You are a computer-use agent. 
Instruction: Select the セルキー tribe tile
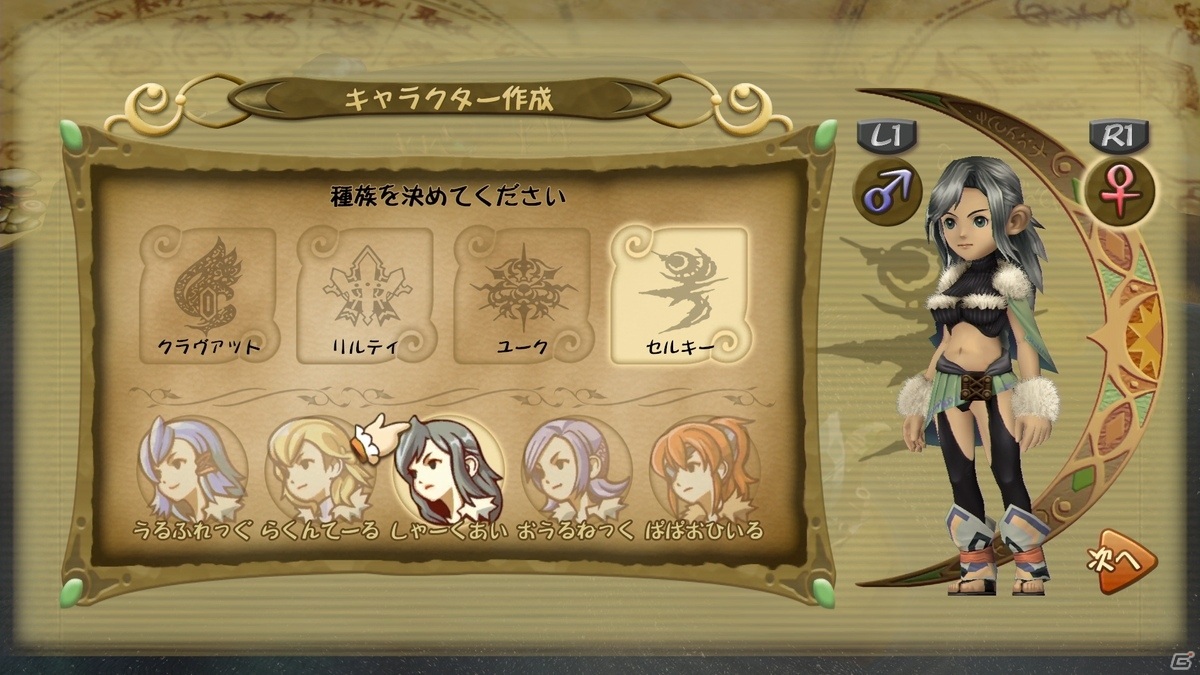(679, 292)
